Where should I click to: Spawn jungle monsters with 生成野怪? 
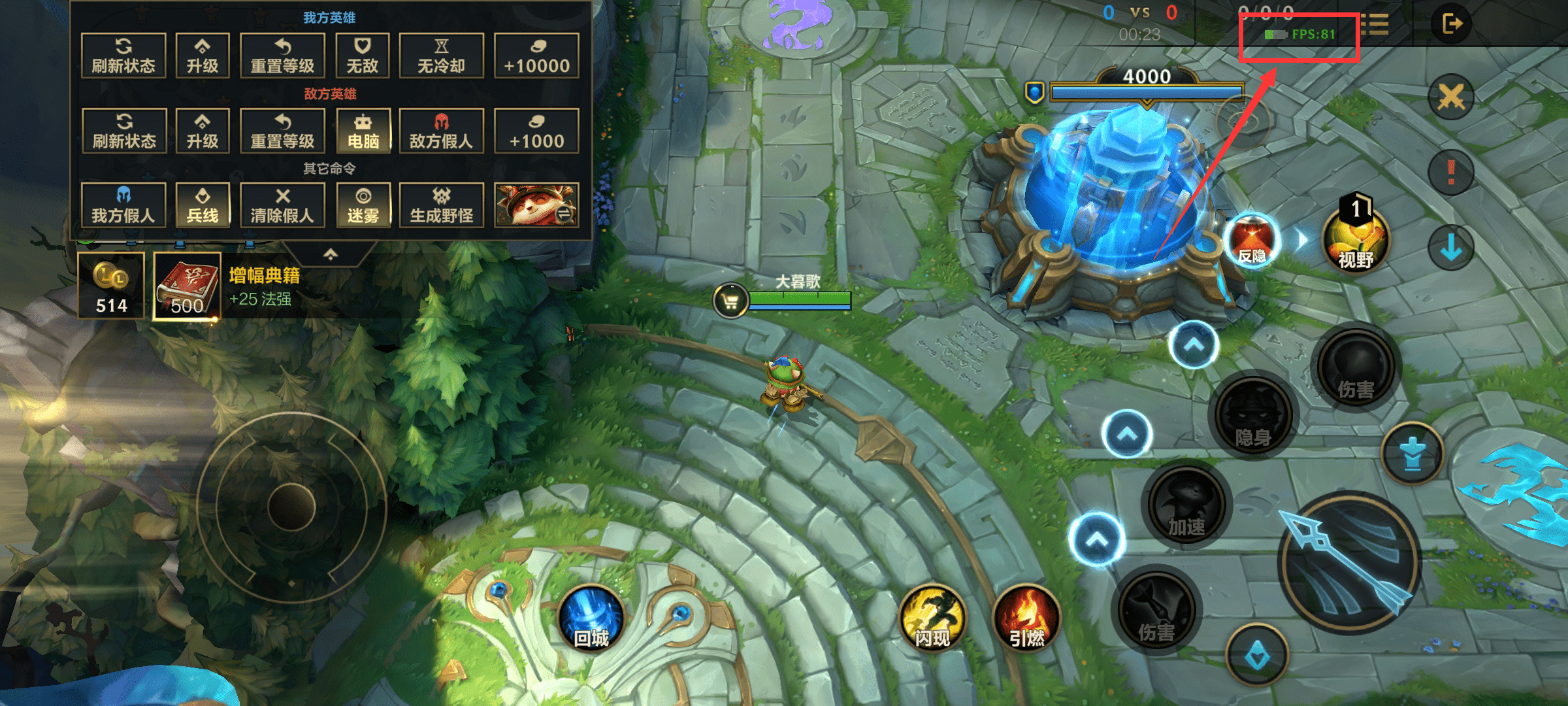[441, 205]
